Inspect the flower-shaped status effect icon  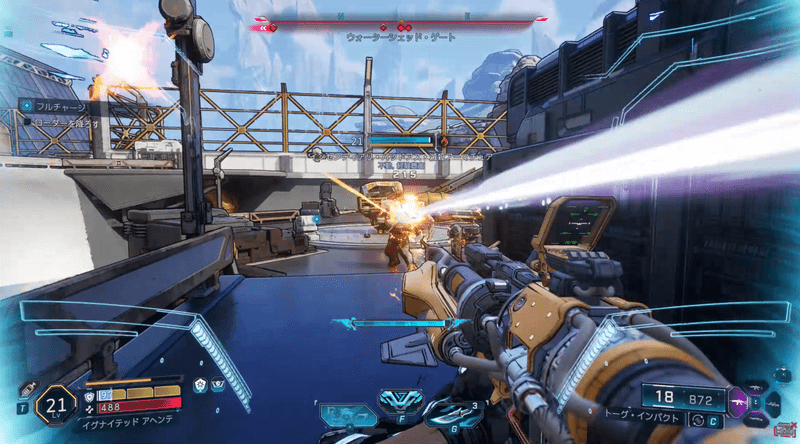pyautogui.click(x=200, y=384)
